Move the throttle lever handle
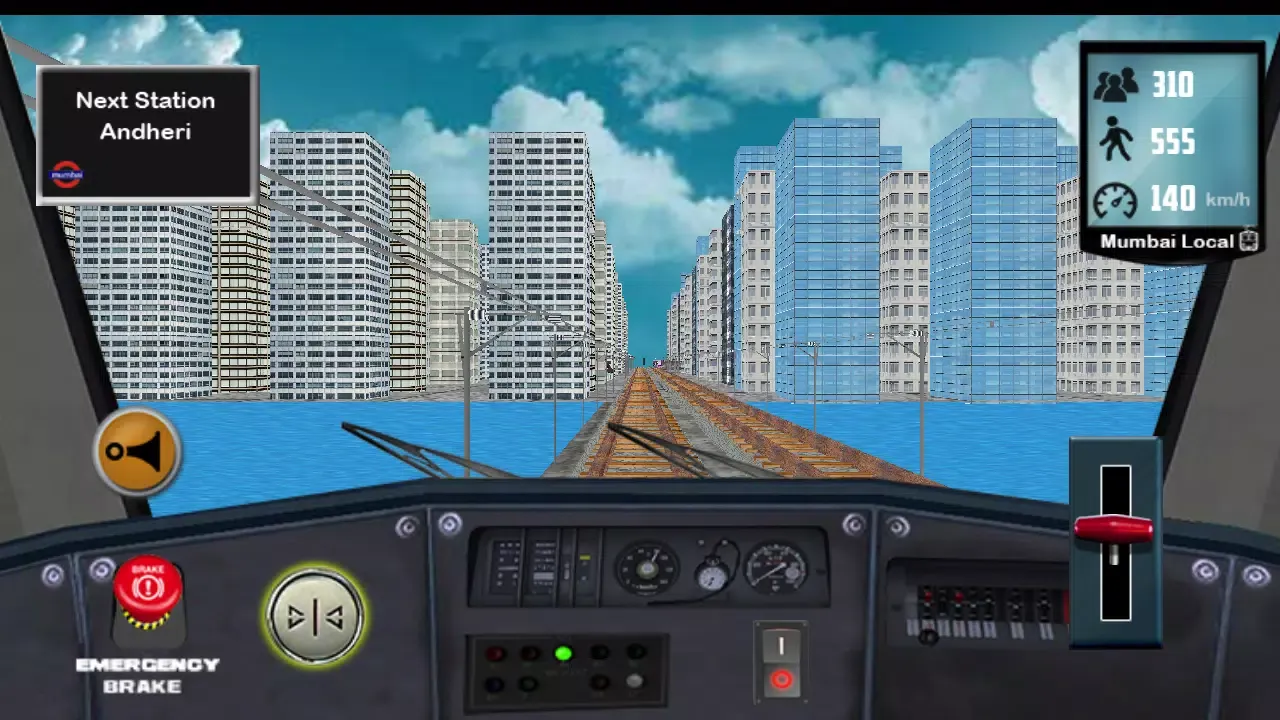This screenshot has height=720, width=1280. pyautogui.click(x=1113, y=529)
